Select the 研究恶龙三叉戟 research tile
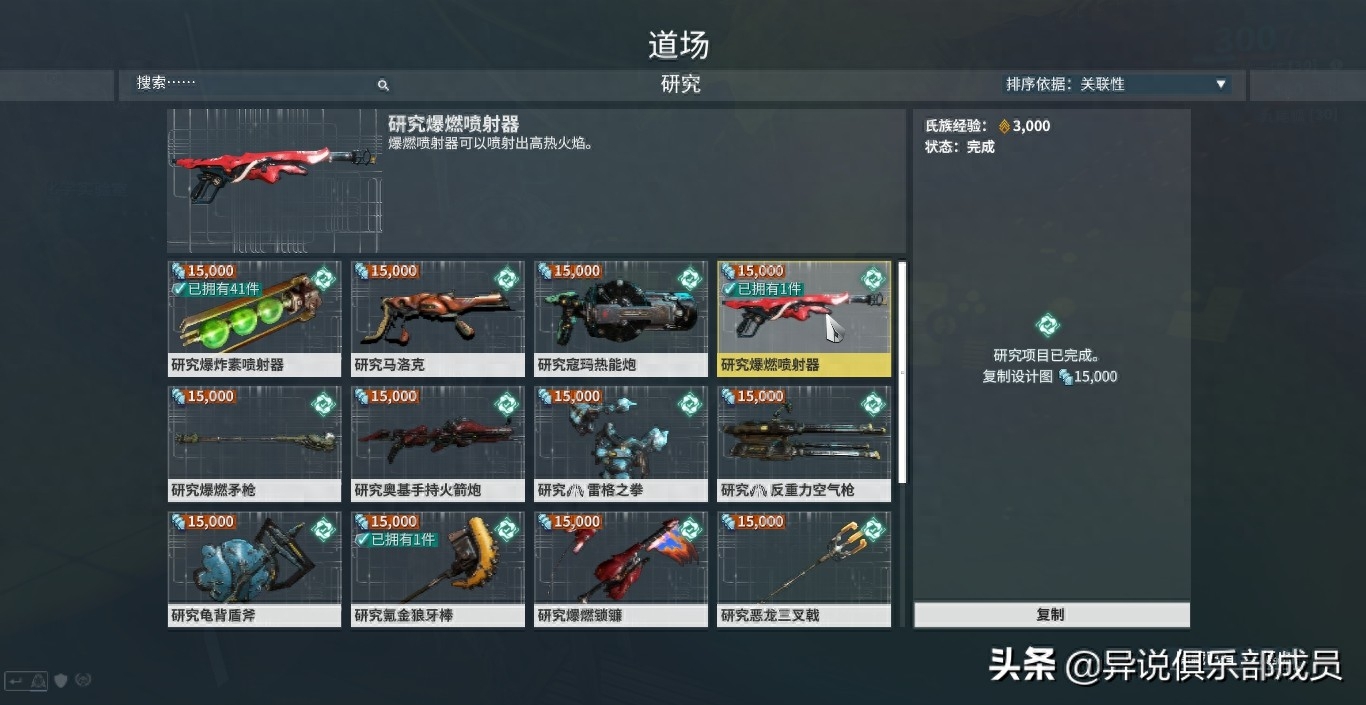The height and width of the screenshot is (705, 1366). 804,569
